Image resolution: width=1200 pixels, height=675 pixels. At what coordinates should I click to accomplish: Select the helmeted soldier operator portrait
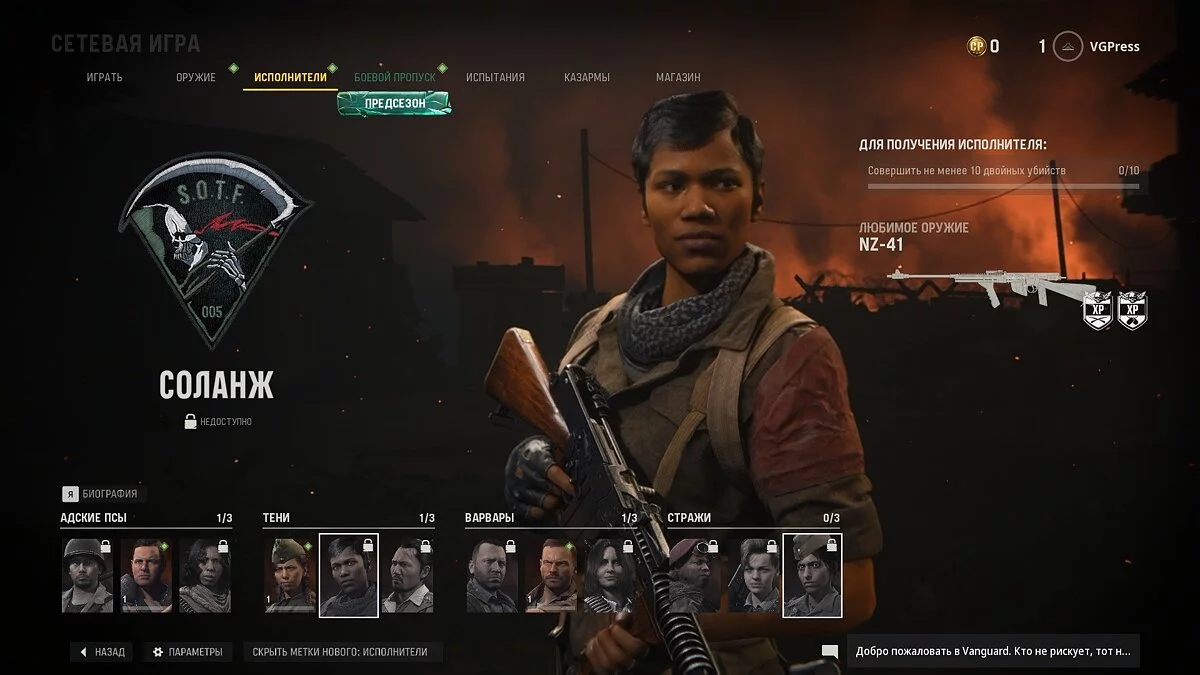coord(87,575)
